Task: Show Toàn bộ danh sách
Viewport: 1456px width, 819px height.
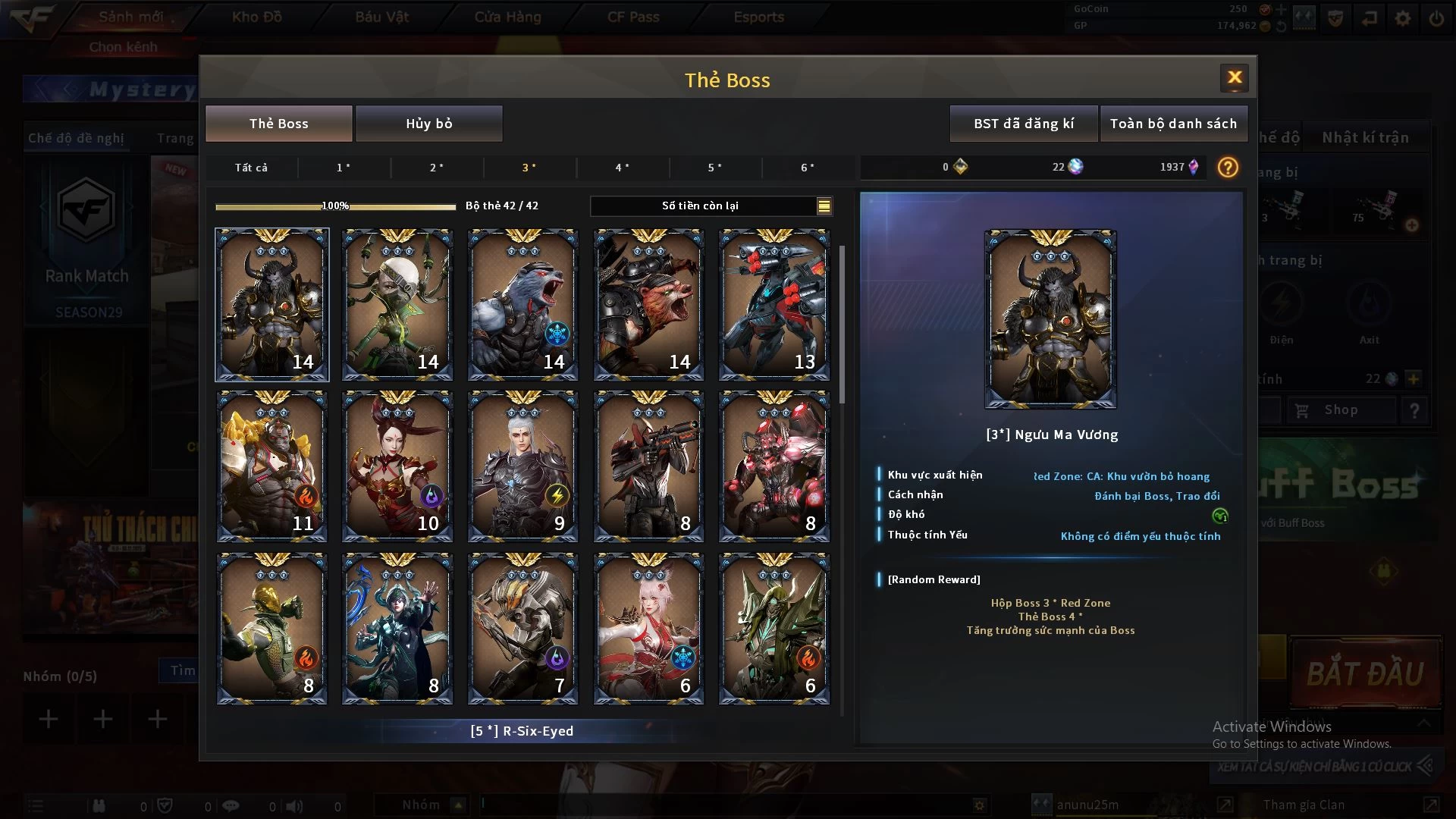Action: coord(1173,124)
